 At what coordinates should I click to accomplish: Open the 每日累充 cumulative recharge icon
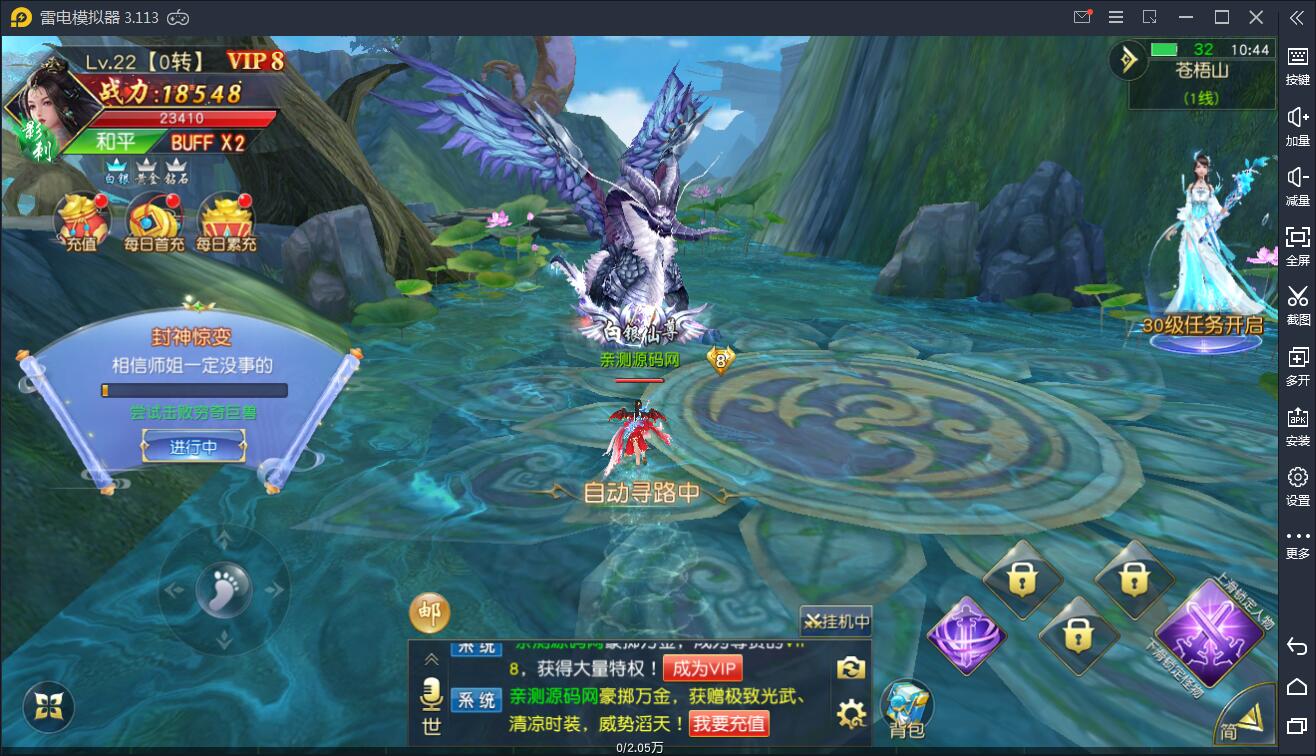[x=226, y=221]
